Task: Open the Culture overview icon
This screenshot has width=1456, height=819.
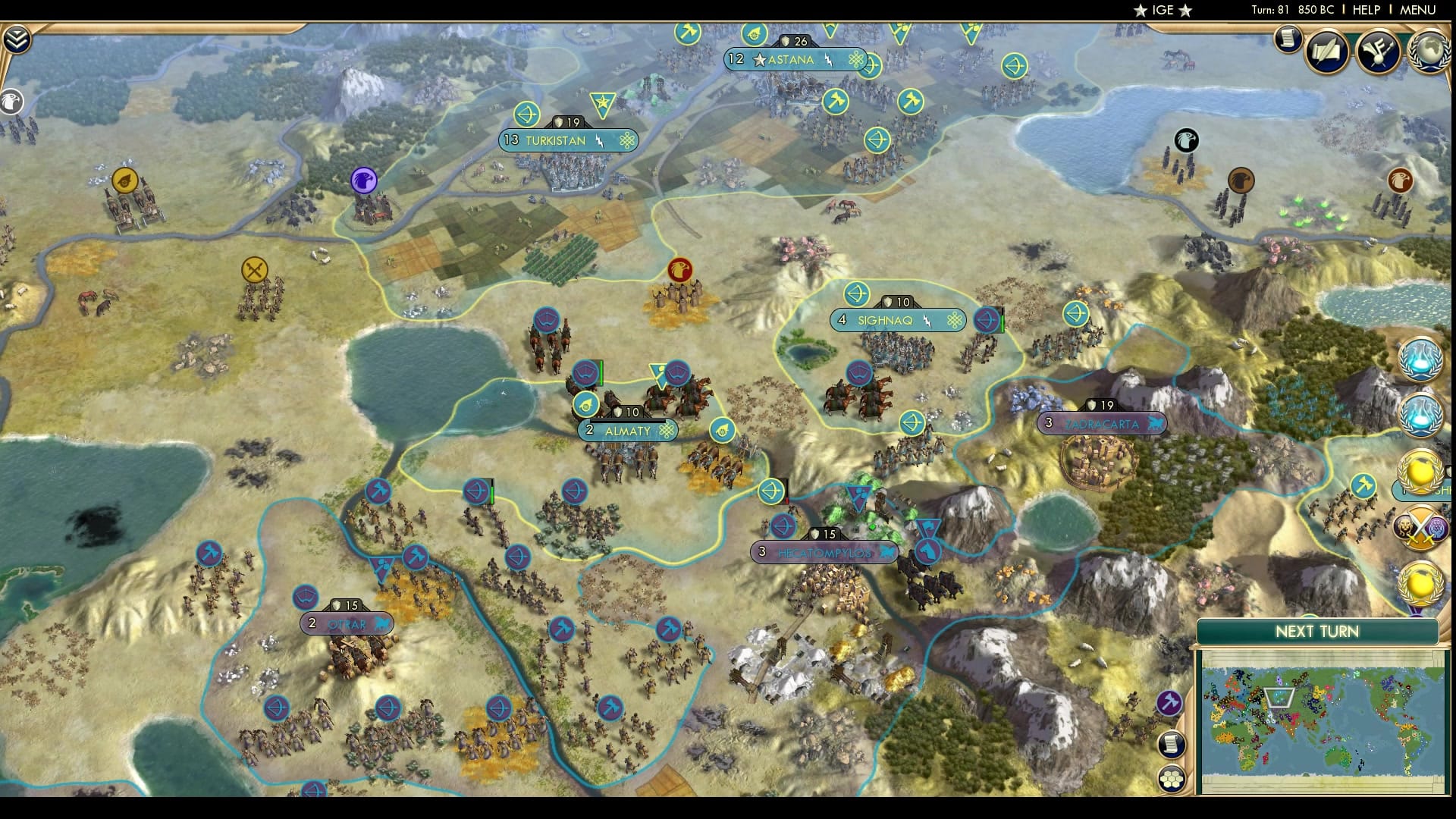Action: [1379, 52]
